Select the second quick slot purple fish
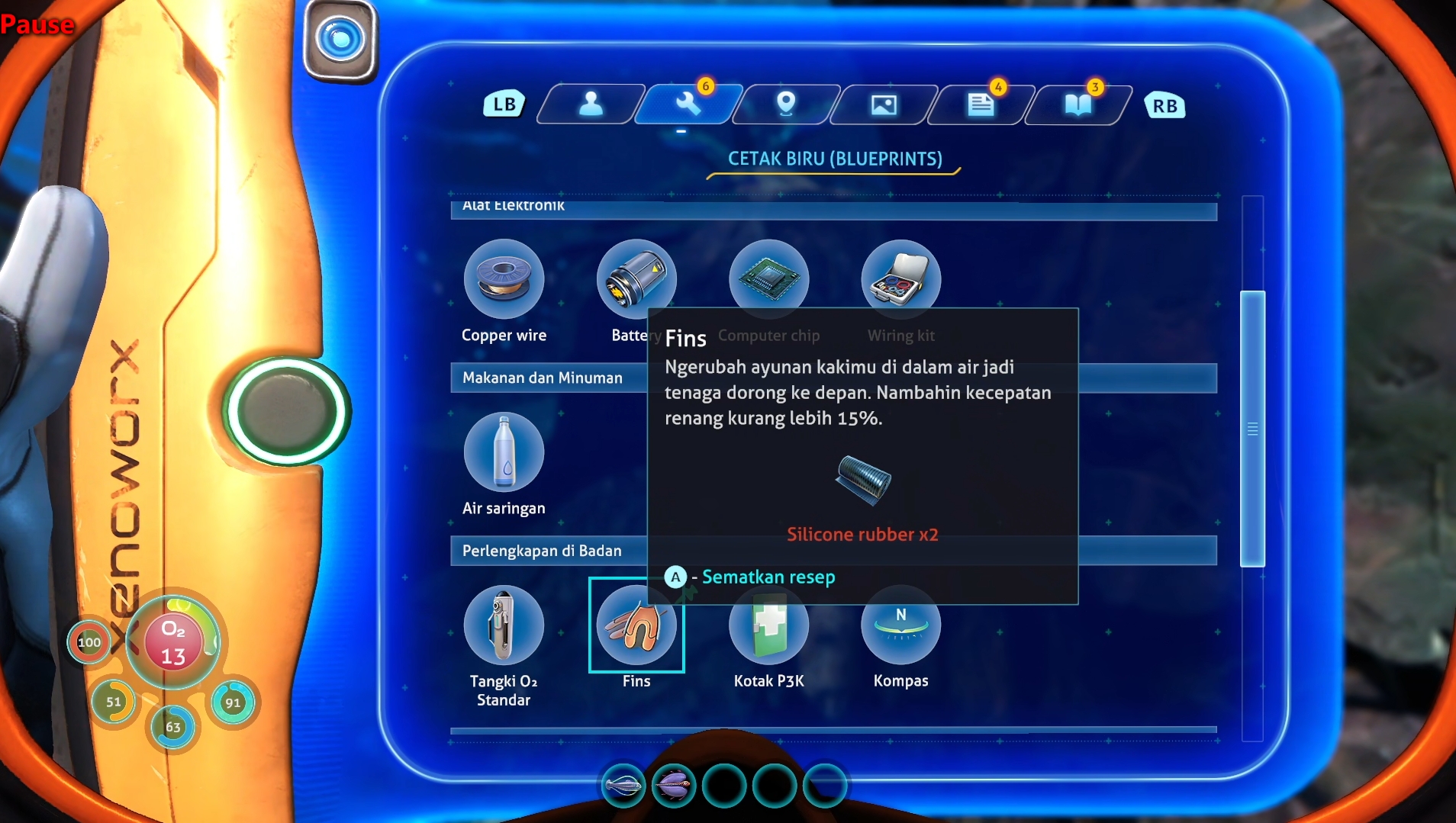1456x823 pixels. click(x=673, y=785)
